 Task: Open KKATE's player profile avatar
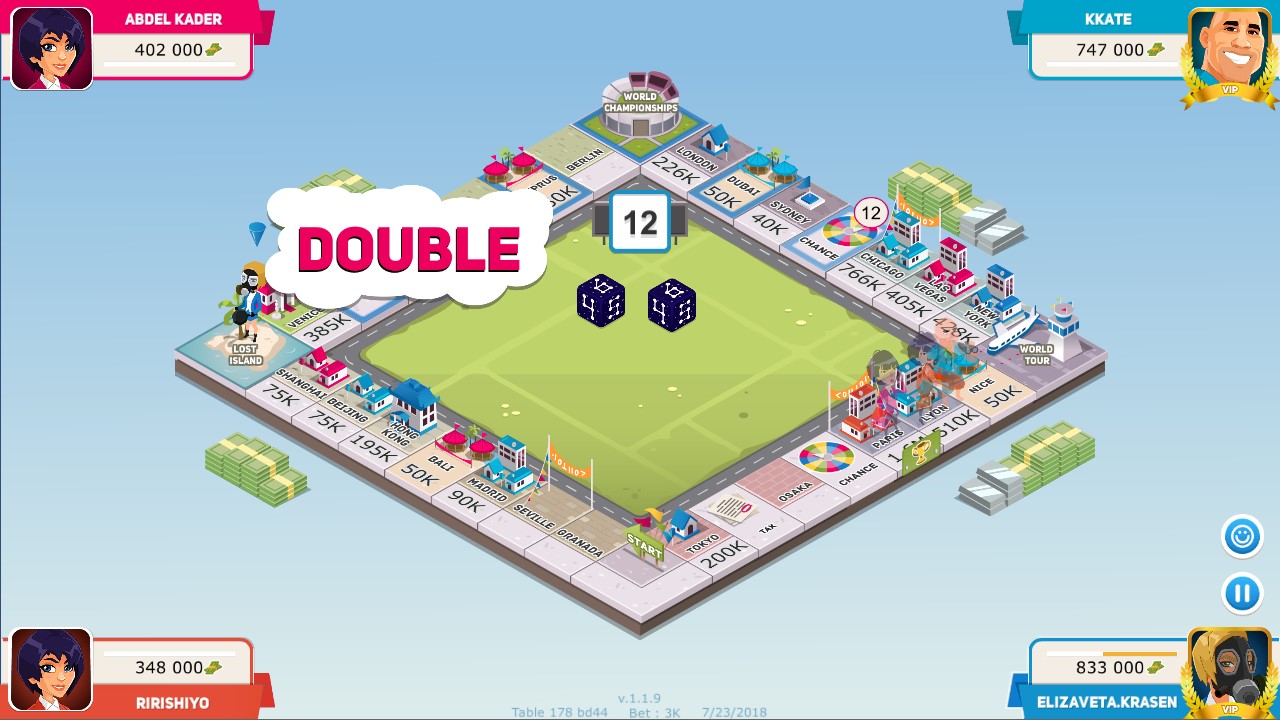click(x=1228, y=46)
